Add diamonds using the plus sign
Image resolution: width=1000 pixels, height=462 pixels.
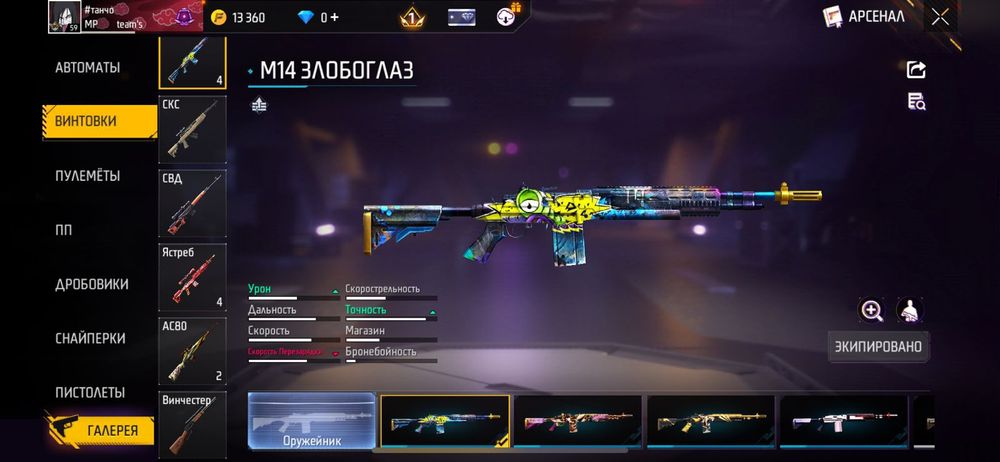[336, 17]
